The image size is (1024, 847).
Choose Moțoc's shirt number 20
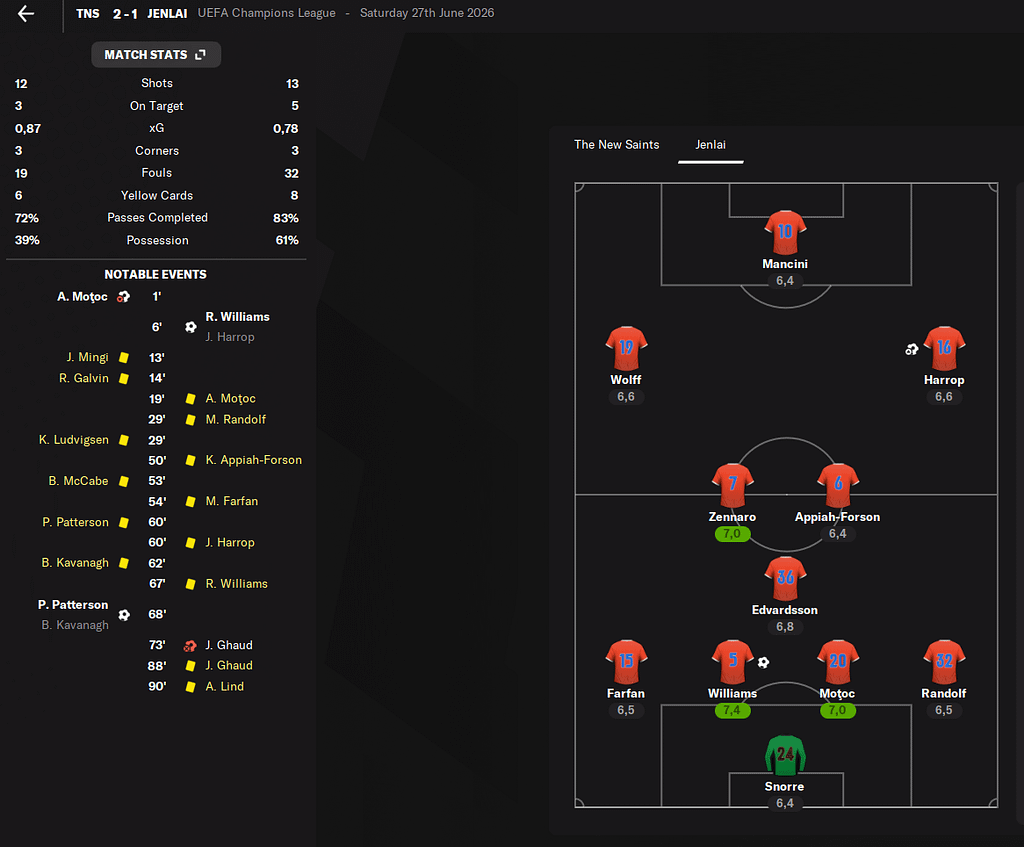pyautogui.click(x=838, y=661)
